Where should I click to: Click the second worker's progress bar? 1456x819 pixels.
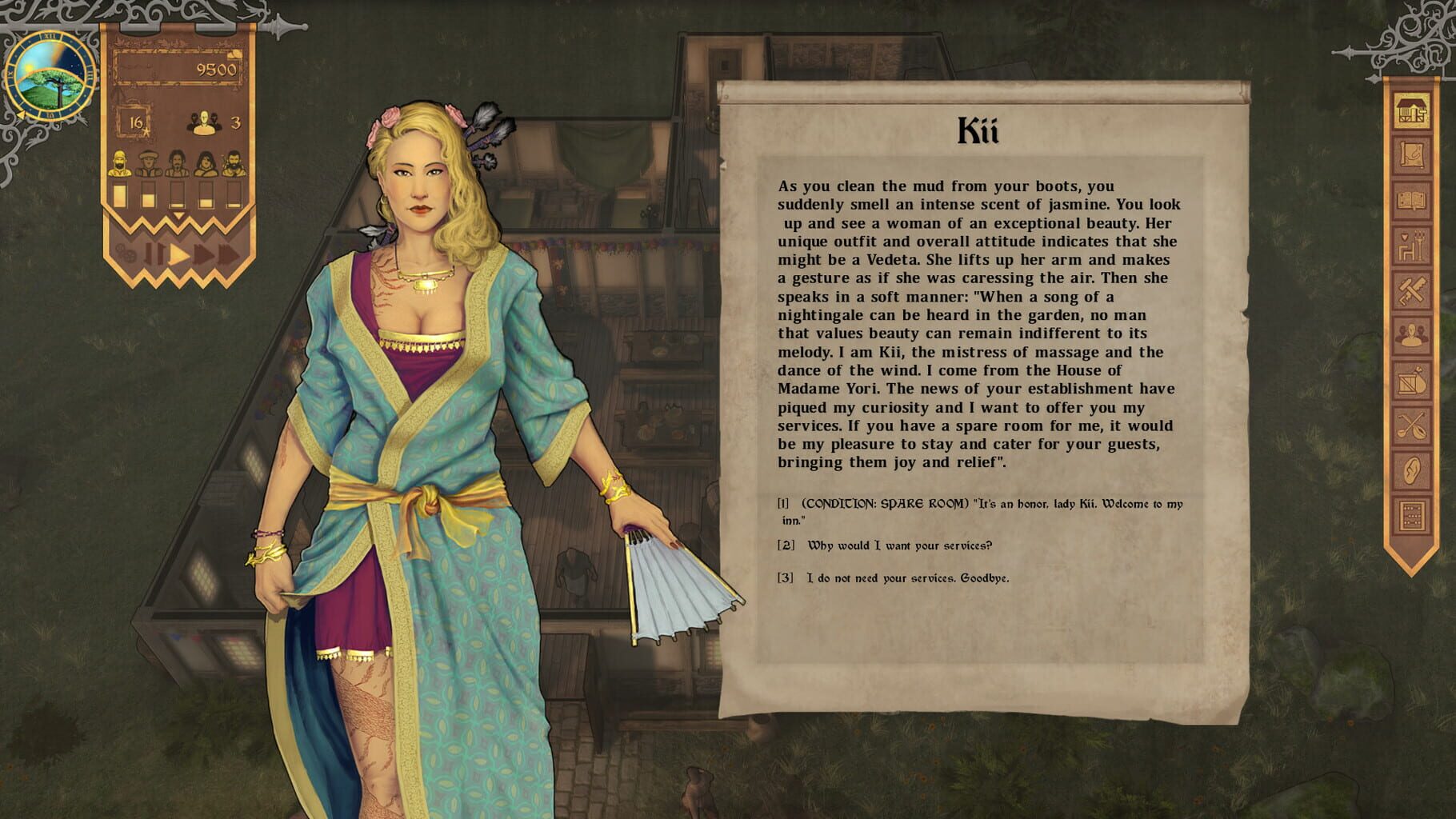coord(149,194)
